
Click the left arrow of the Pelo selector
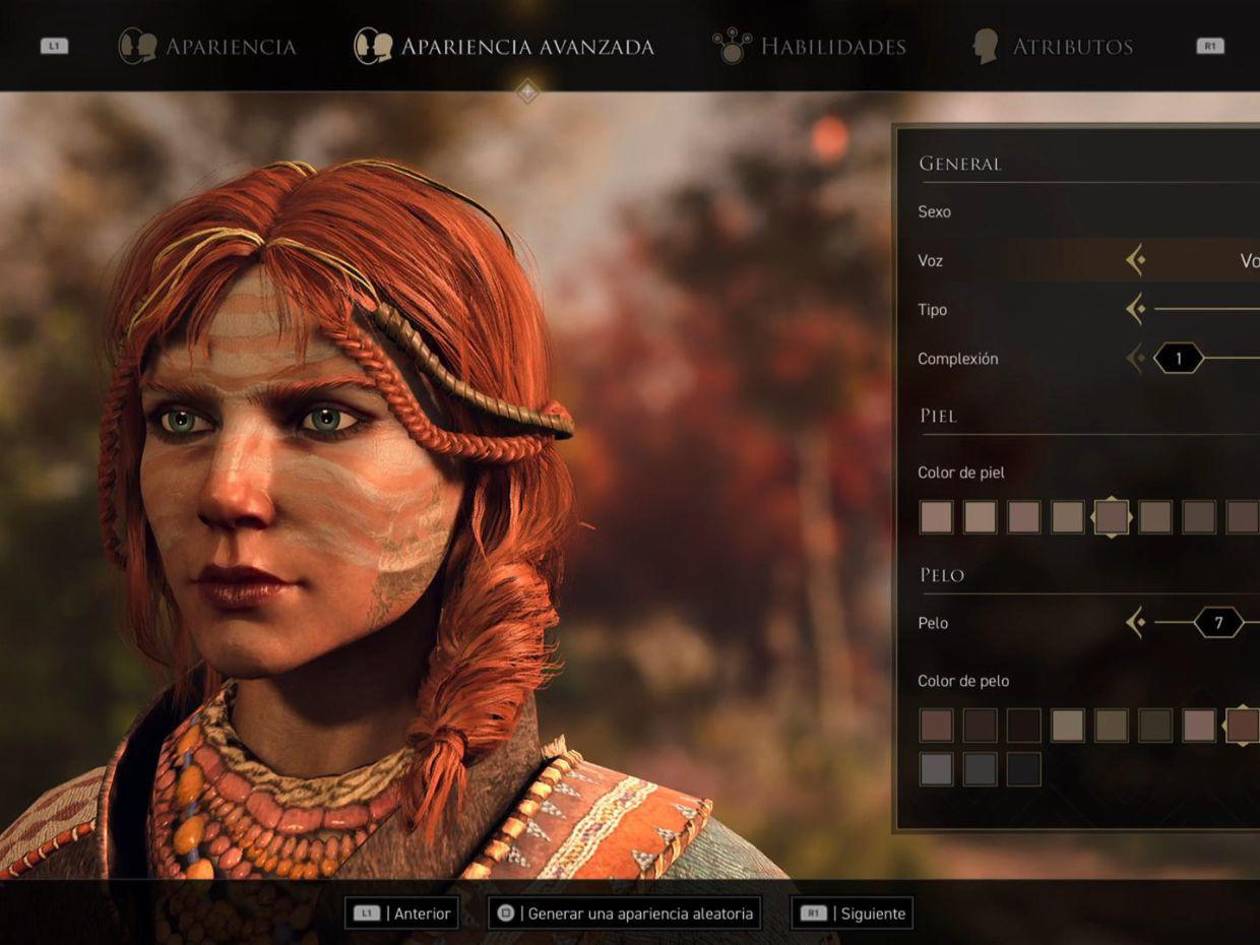[x=1135, y=623]
